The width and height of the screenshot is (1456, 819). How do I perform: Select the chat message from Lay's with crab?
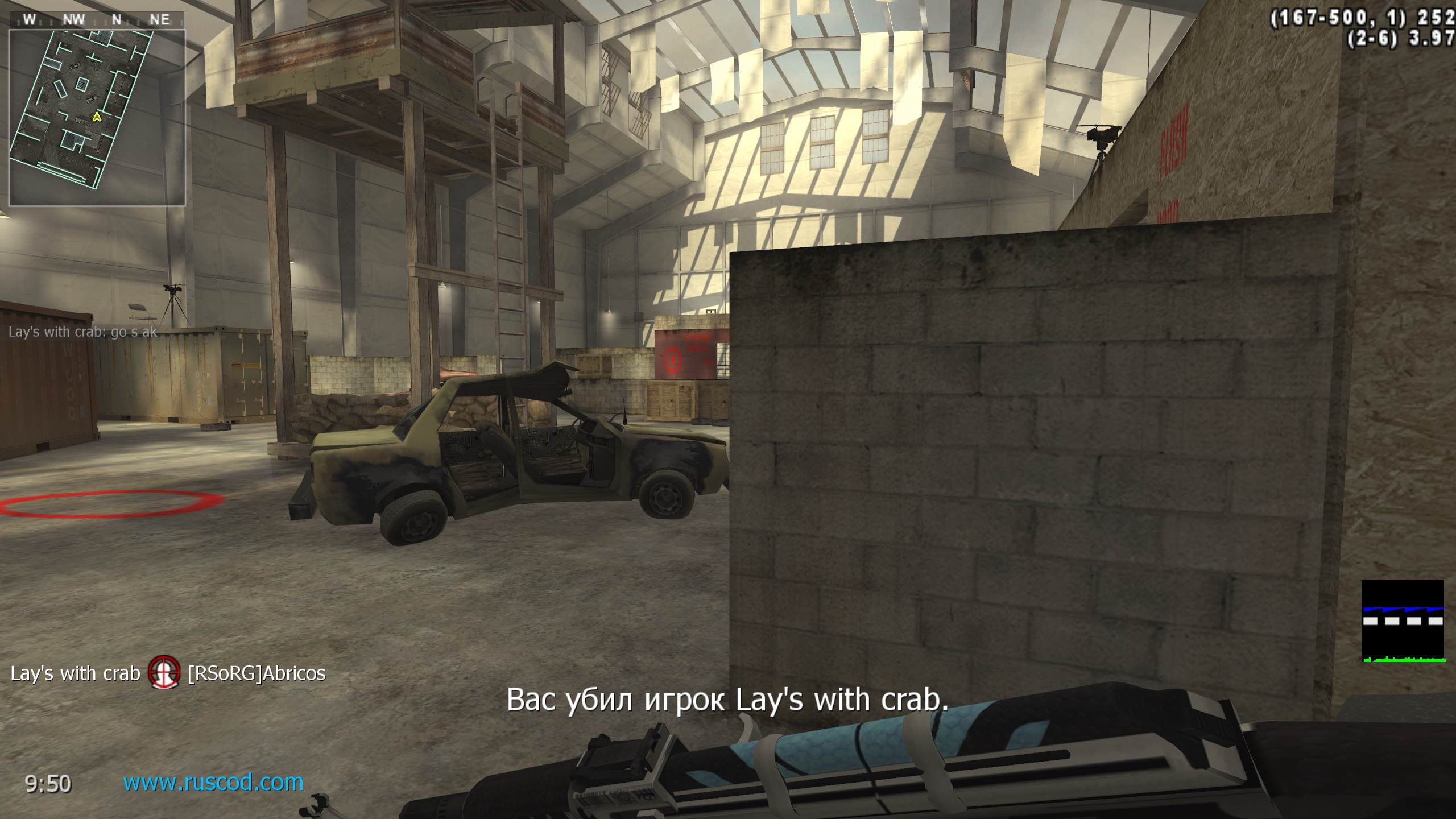click(x=83, y=332)
